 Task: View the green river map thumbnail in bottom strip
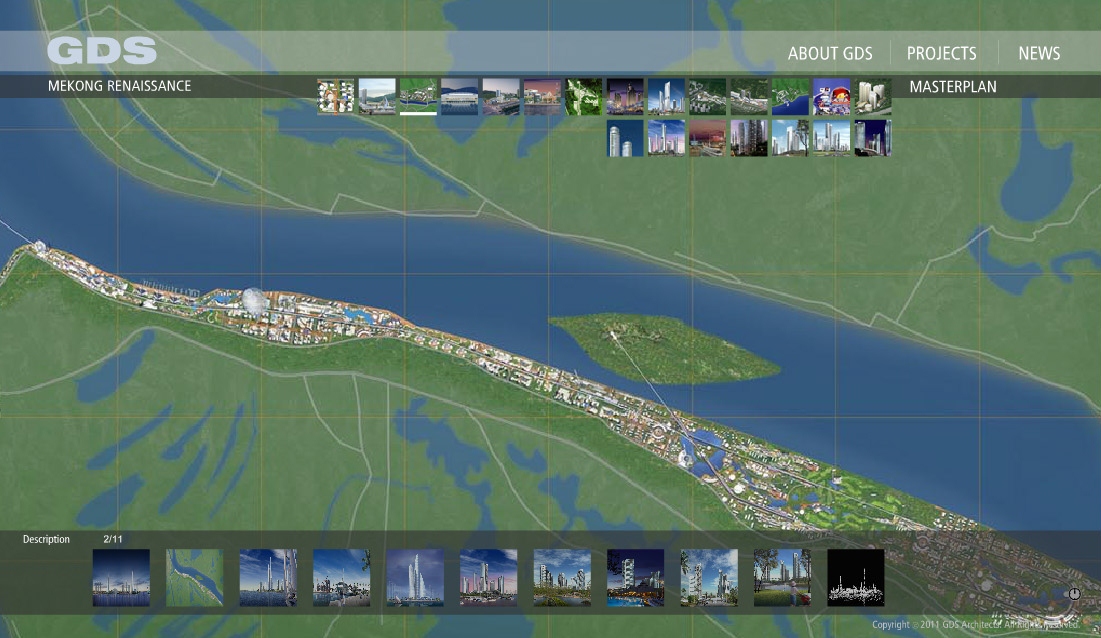pyautogui.click(x=194, y=578)
